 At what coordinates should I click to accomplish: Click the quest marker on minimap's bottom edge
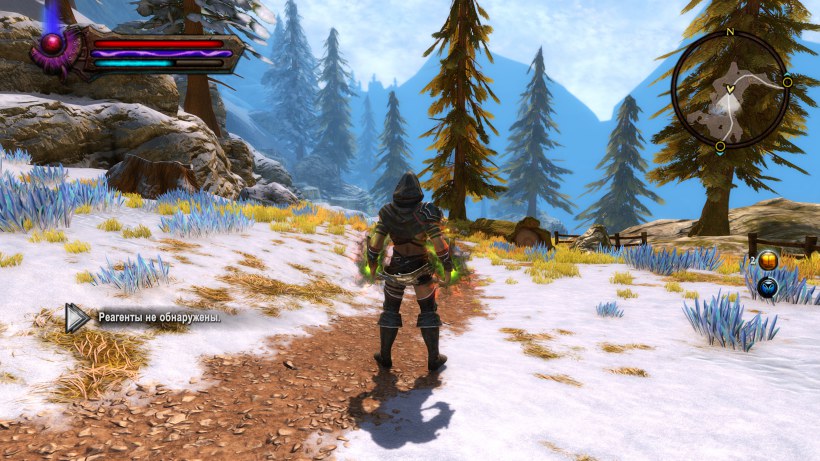coord(720,148)
